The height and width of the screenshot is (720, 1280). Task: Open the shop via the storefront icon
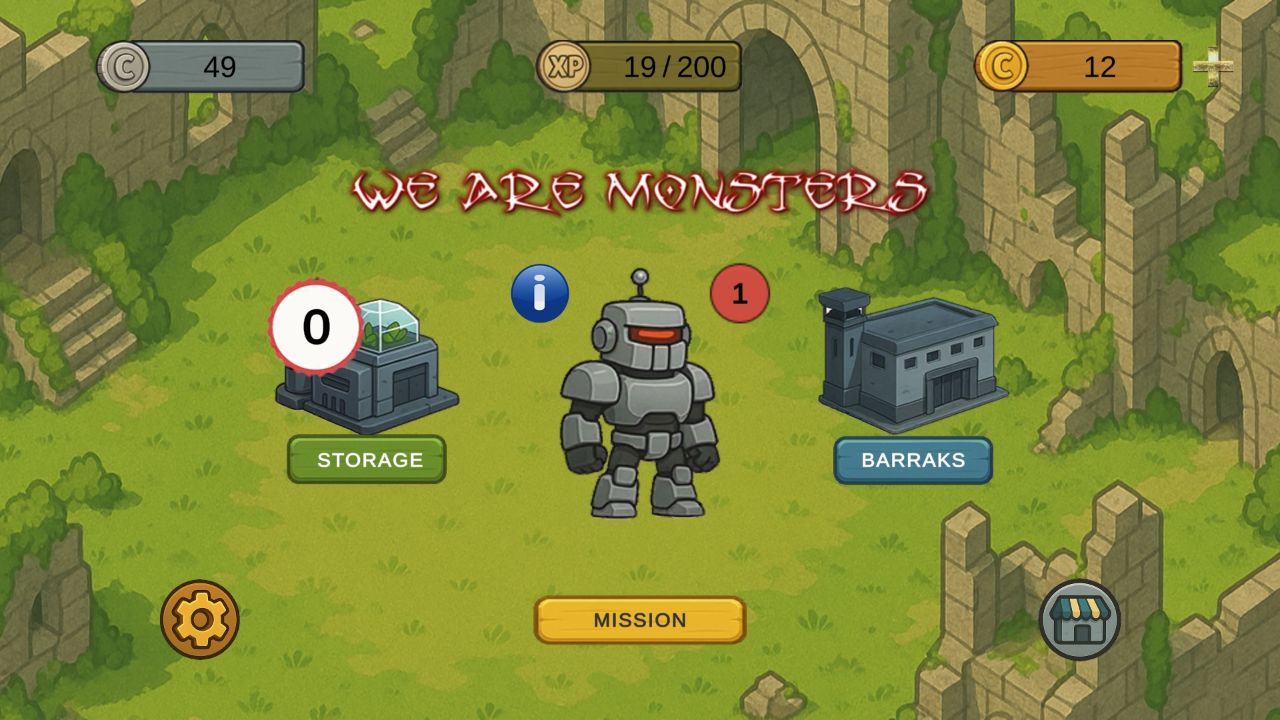(1082, 620)
